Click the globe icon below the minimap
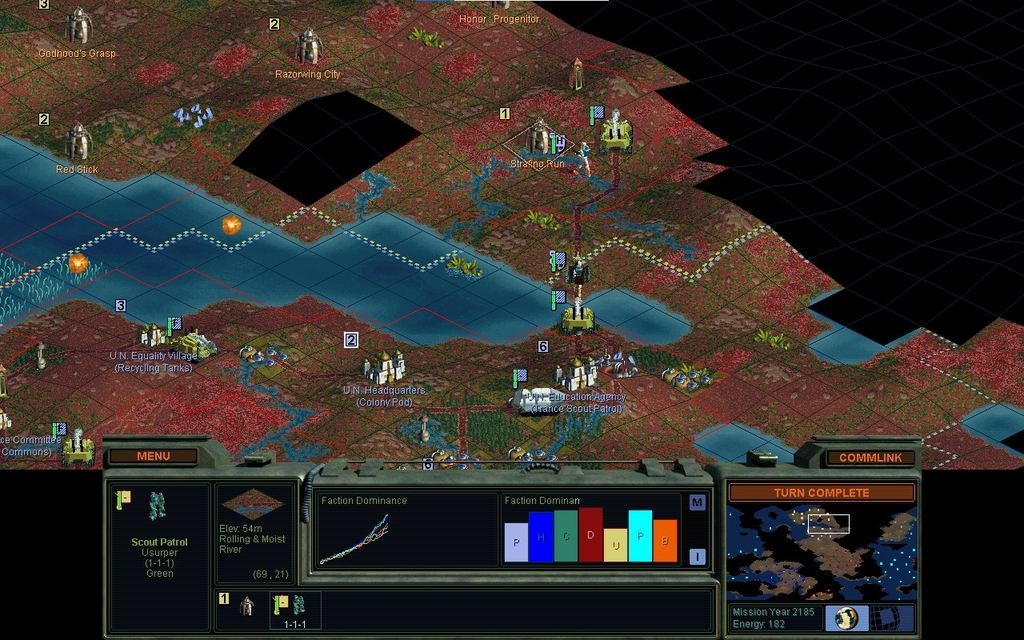Screen dimensions: 1024x640 (846, 618)
